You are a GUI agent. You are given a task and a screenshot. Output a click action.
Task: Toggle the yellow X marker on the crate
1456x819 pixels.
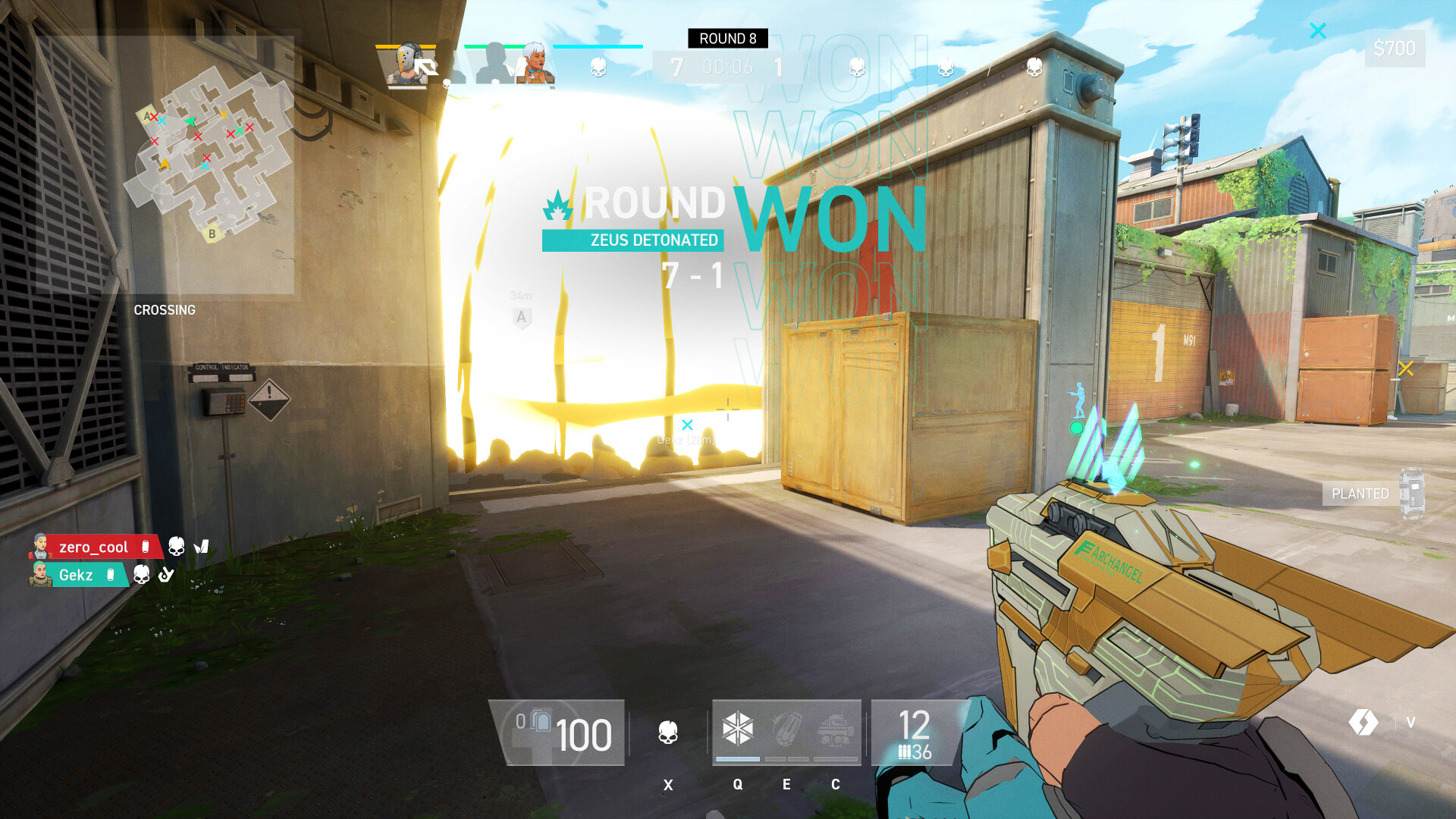1406,369
